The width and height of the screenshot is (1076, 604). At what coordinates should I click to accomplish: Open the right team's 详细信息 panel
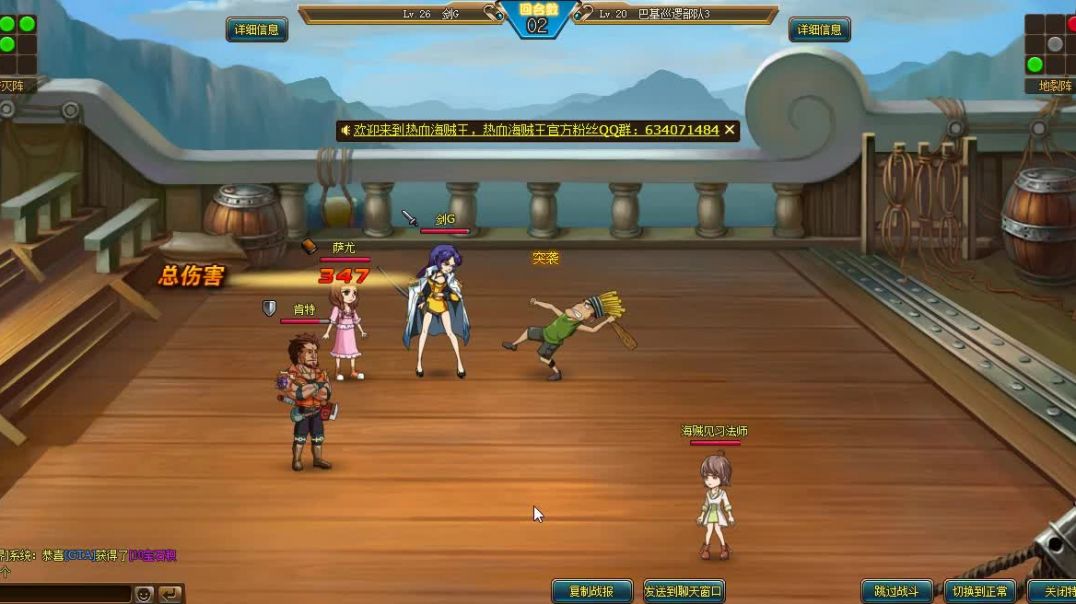819,30
